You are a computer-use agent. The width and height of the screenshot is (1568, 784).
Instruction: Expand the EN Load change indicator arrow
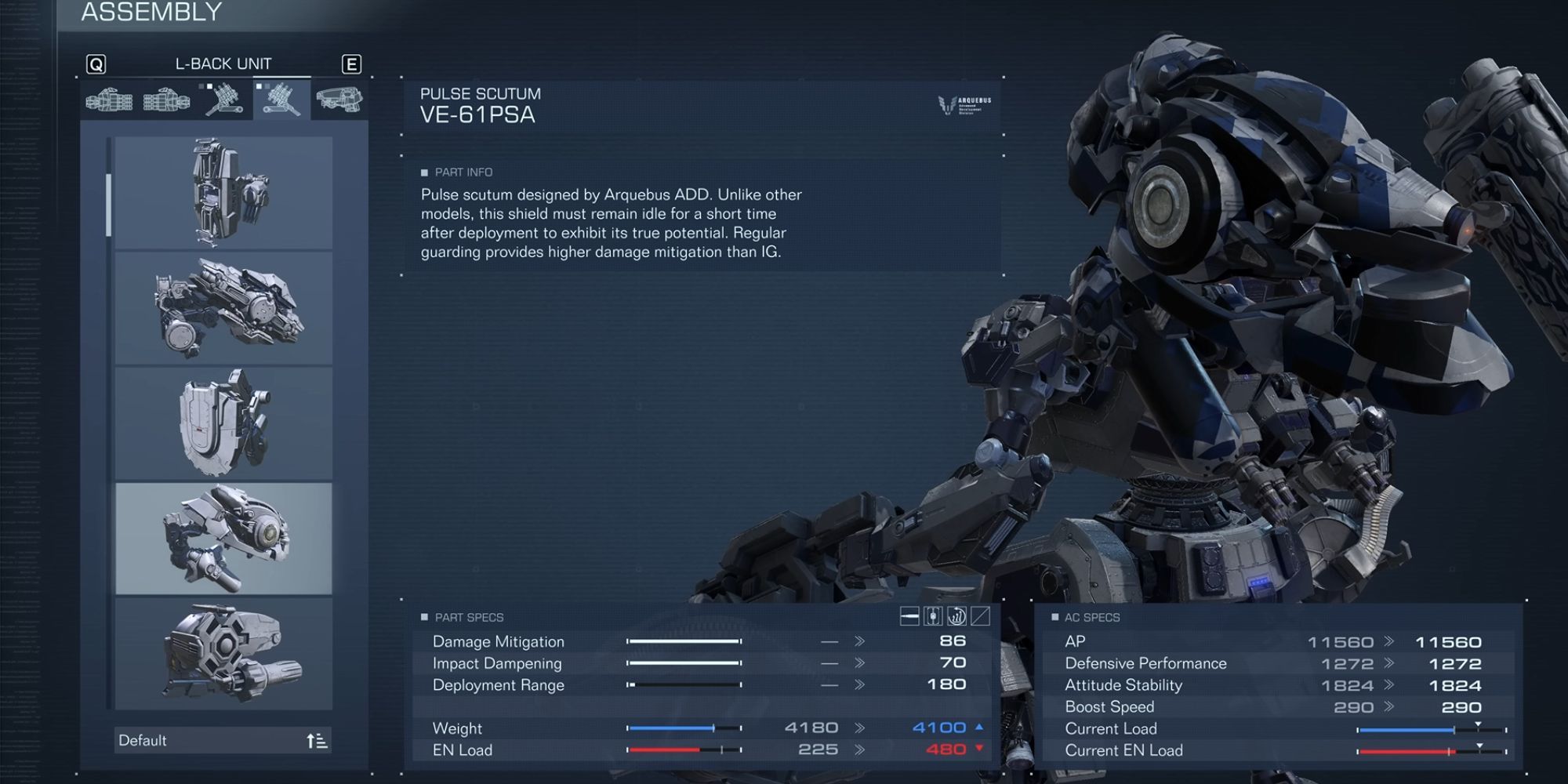point(979,750)
